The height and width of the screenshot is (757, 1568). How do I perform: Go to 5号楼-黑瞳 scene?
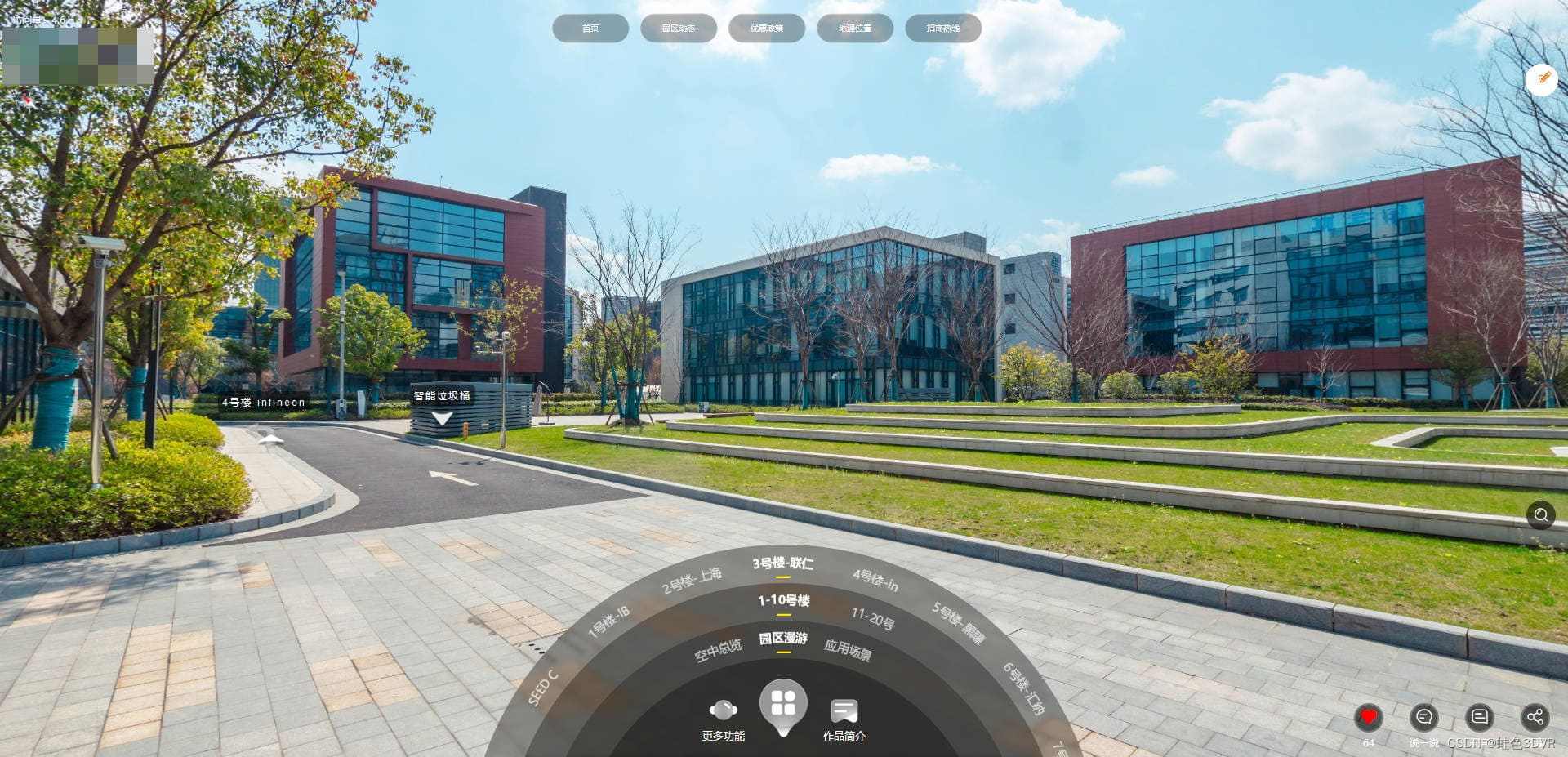(958, 622)
